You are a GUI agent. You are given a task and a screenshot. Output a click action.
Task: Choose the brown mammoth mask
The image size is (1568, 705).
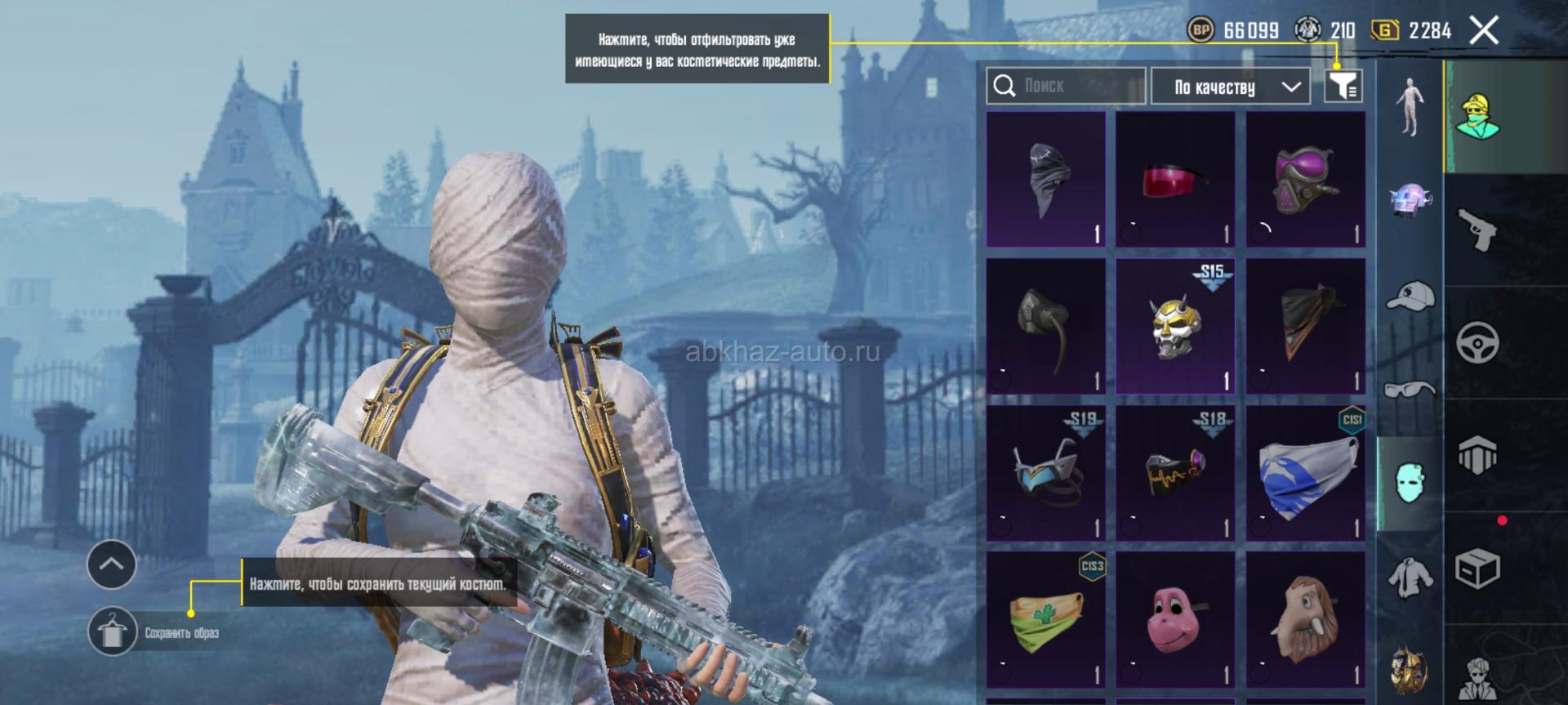(1305, 619)
